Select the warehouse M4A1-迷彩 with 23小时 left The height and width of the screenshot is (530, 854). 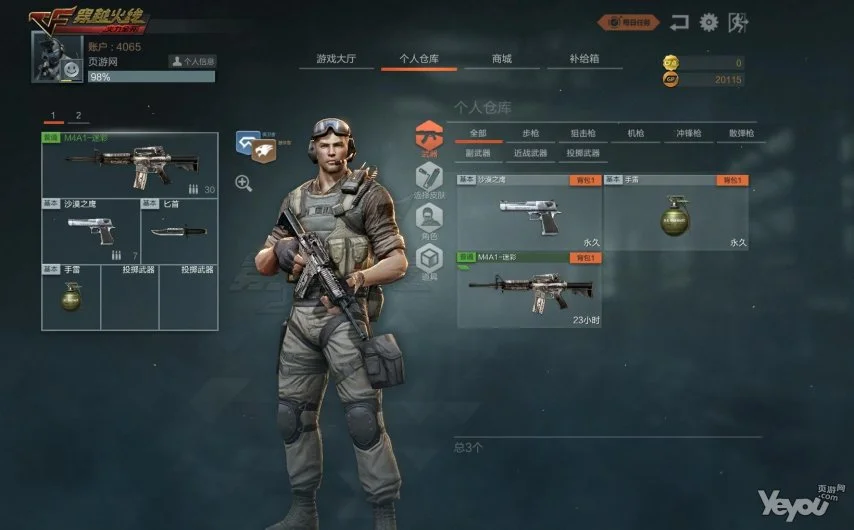pyautogui.click(x=529, y=290)
